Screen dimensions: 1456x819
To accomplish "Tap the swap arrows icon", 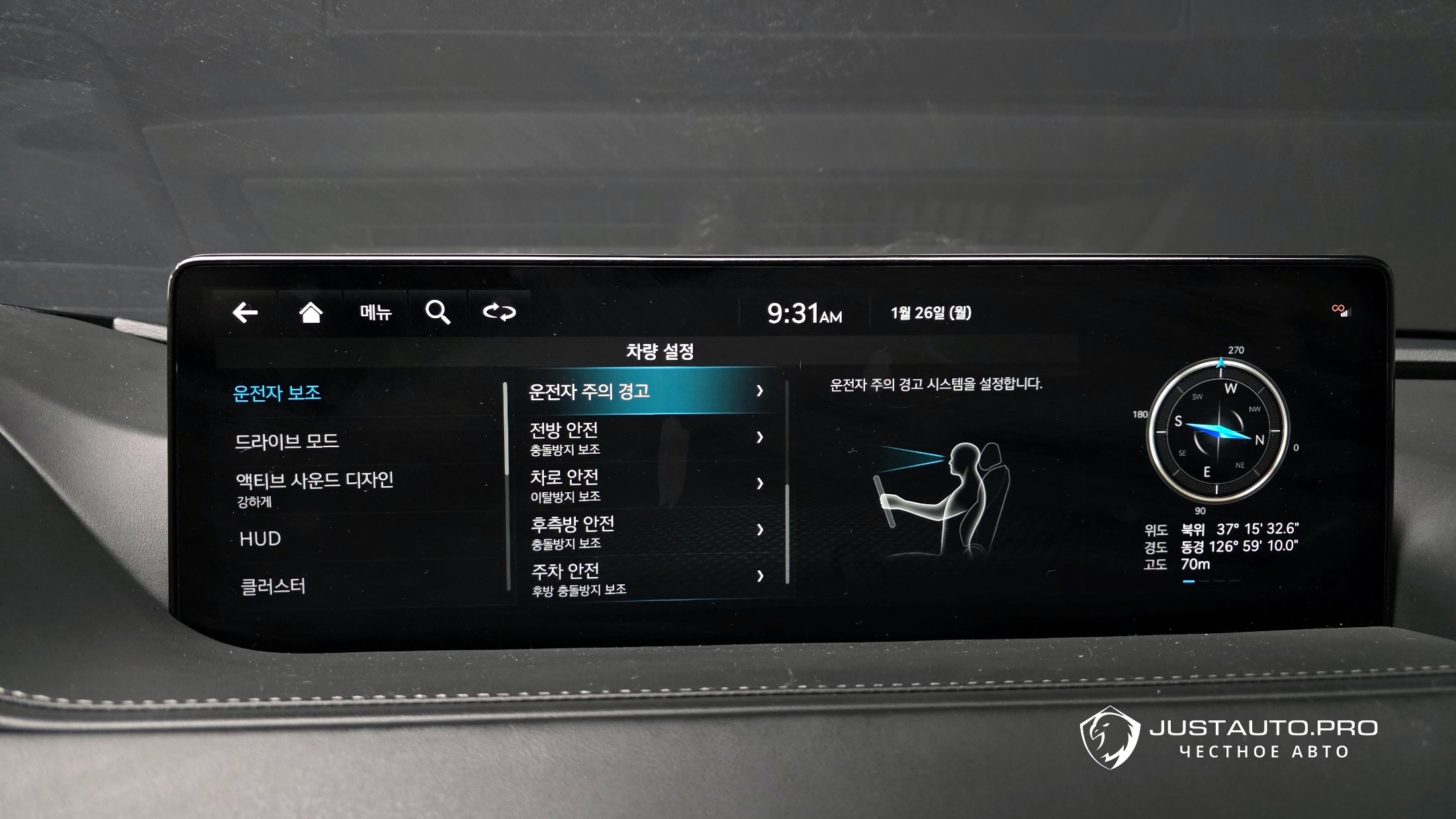I will click(499, 312).
